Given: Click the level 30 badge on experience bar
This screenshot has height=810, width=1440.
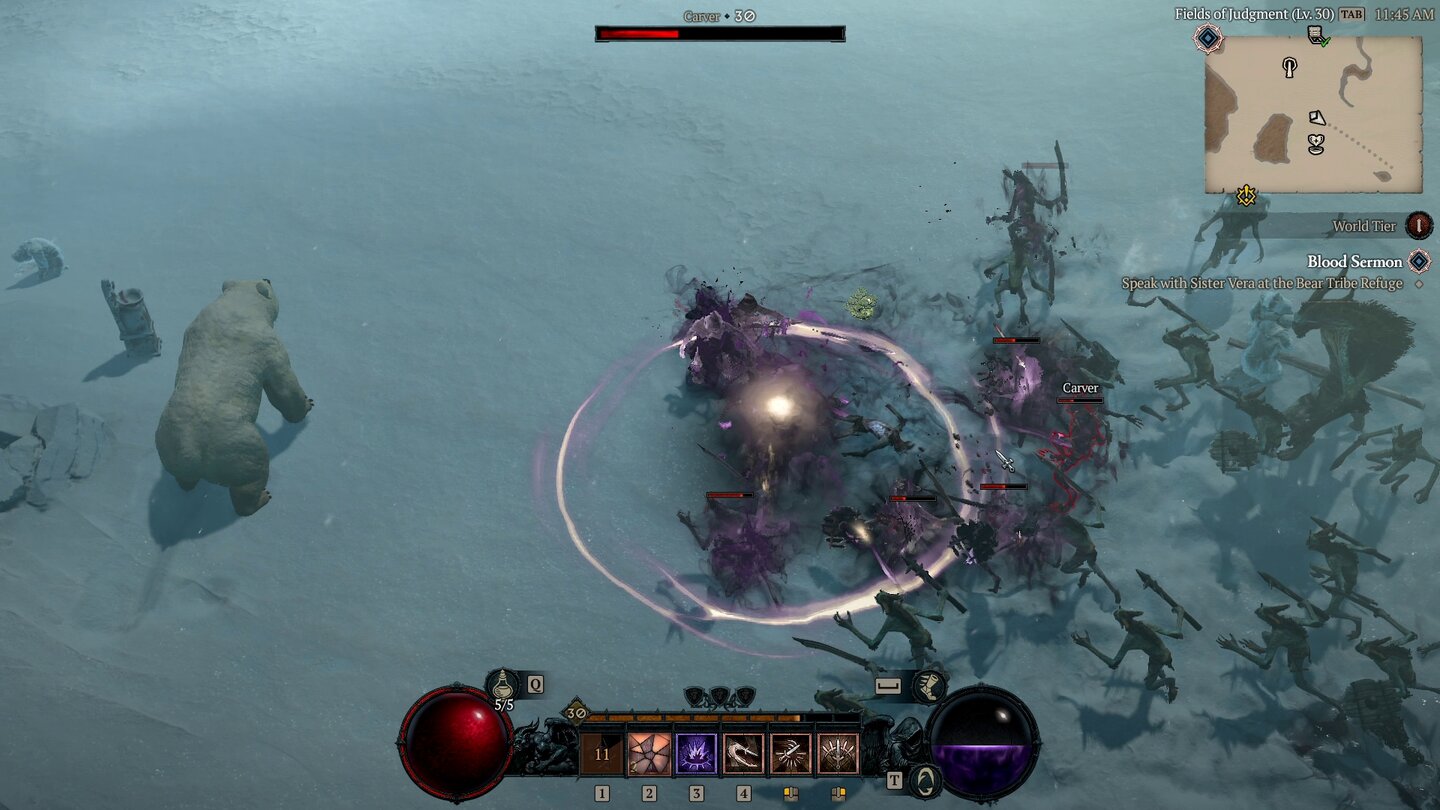Looking at the screenshot, I should [x=575, y=713].
